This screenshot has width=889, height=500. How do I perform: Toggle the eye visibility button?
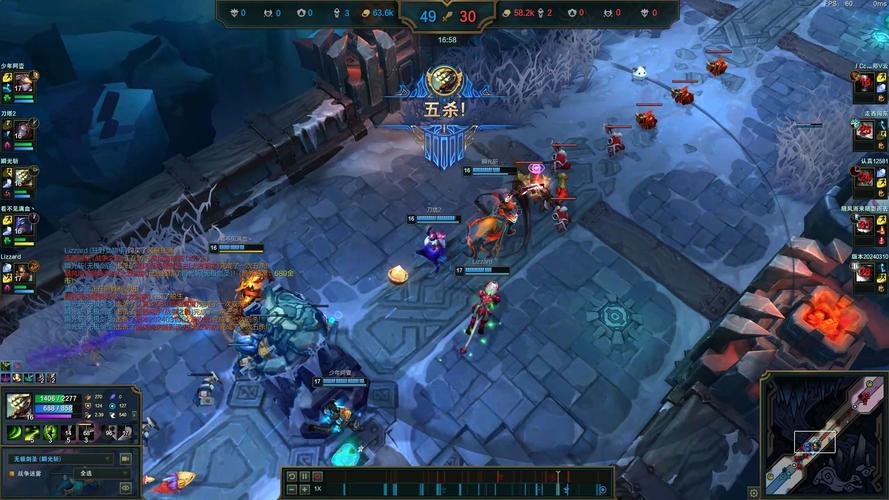pos(126,486)
